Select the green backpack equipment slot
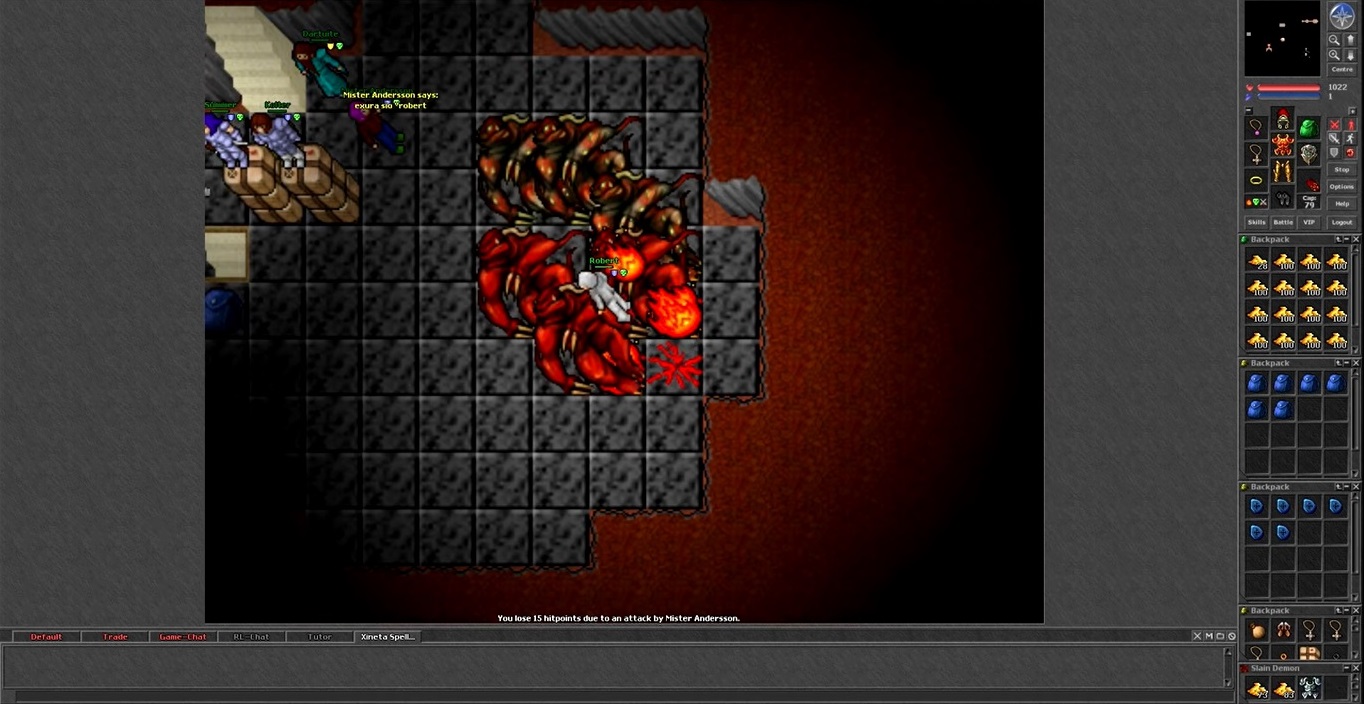1366x704 pixels. (x=1308, y=128)
